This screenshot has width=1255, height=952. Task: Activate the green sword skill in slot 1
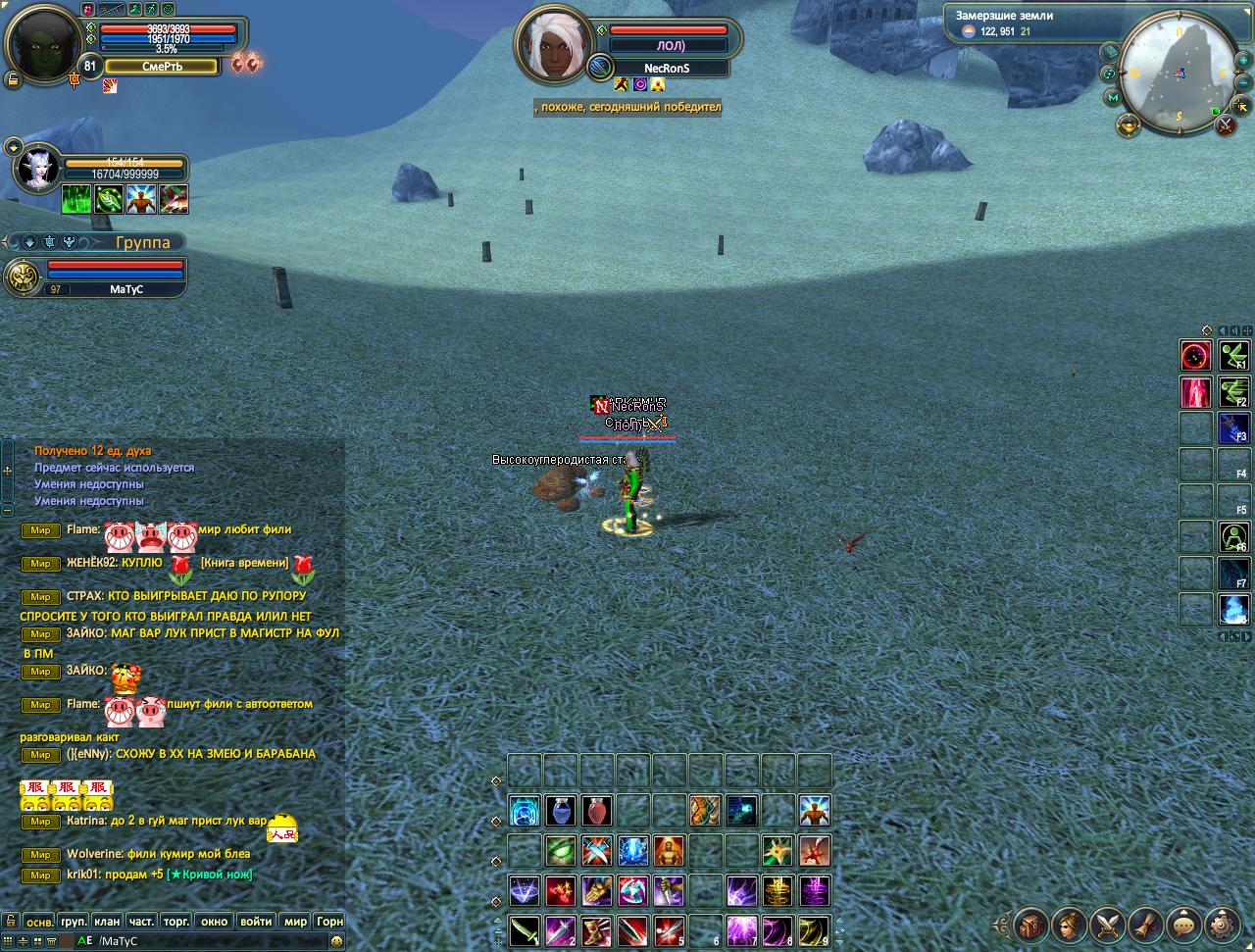(x=524, y=929)
